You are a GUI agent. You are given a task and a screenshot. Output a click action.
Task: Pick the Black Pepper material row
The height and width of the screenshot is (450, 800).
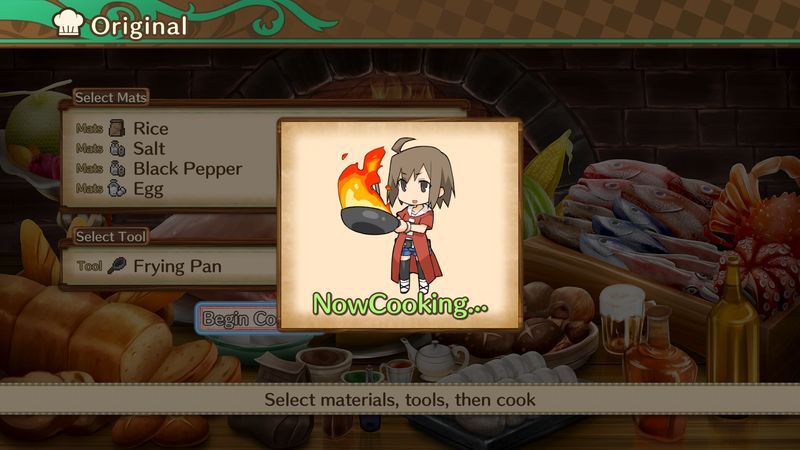187,168
